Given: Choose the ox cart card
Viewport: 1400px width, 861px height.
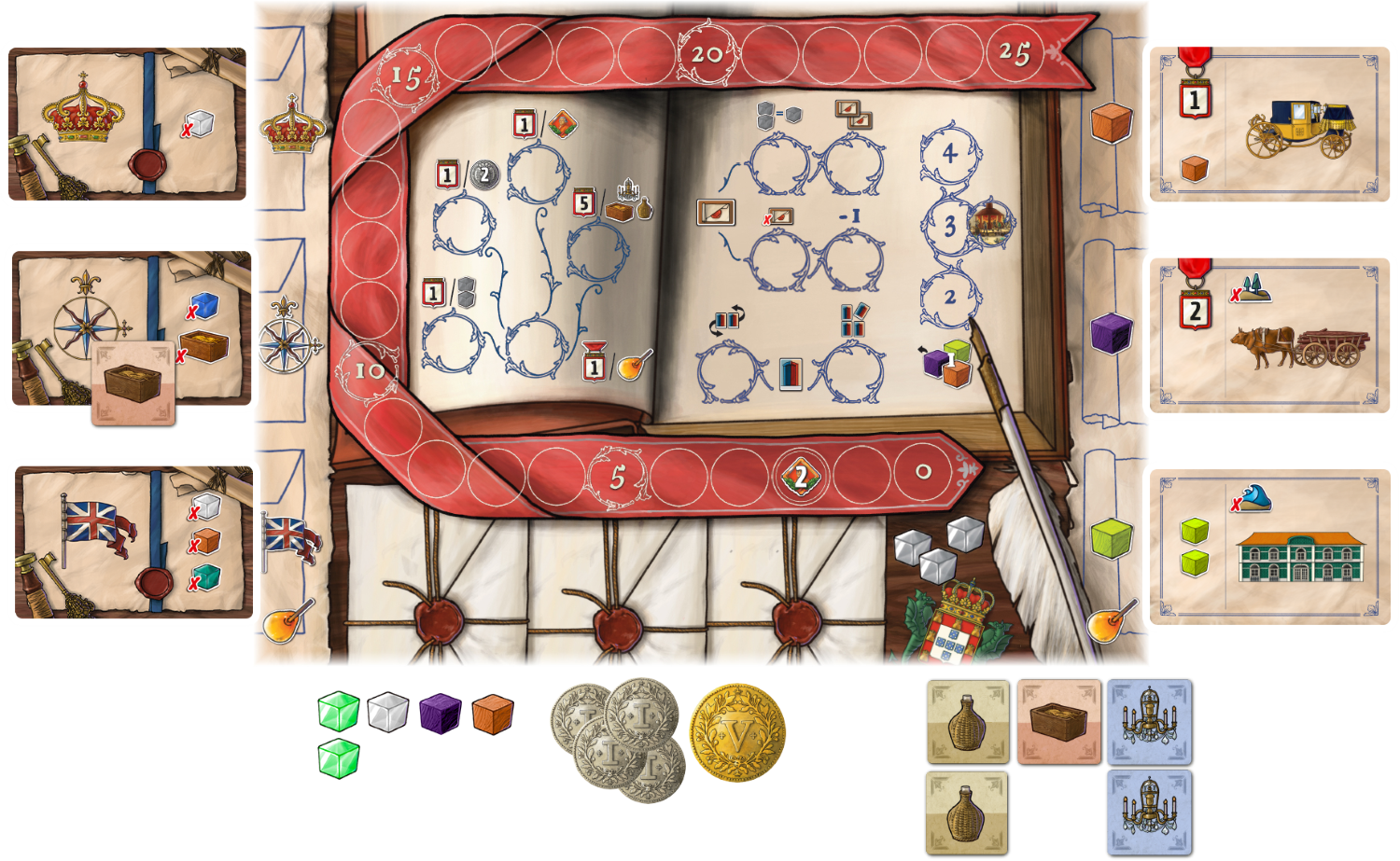Looking at the screenshot, I should click(x=1273, y=336).
